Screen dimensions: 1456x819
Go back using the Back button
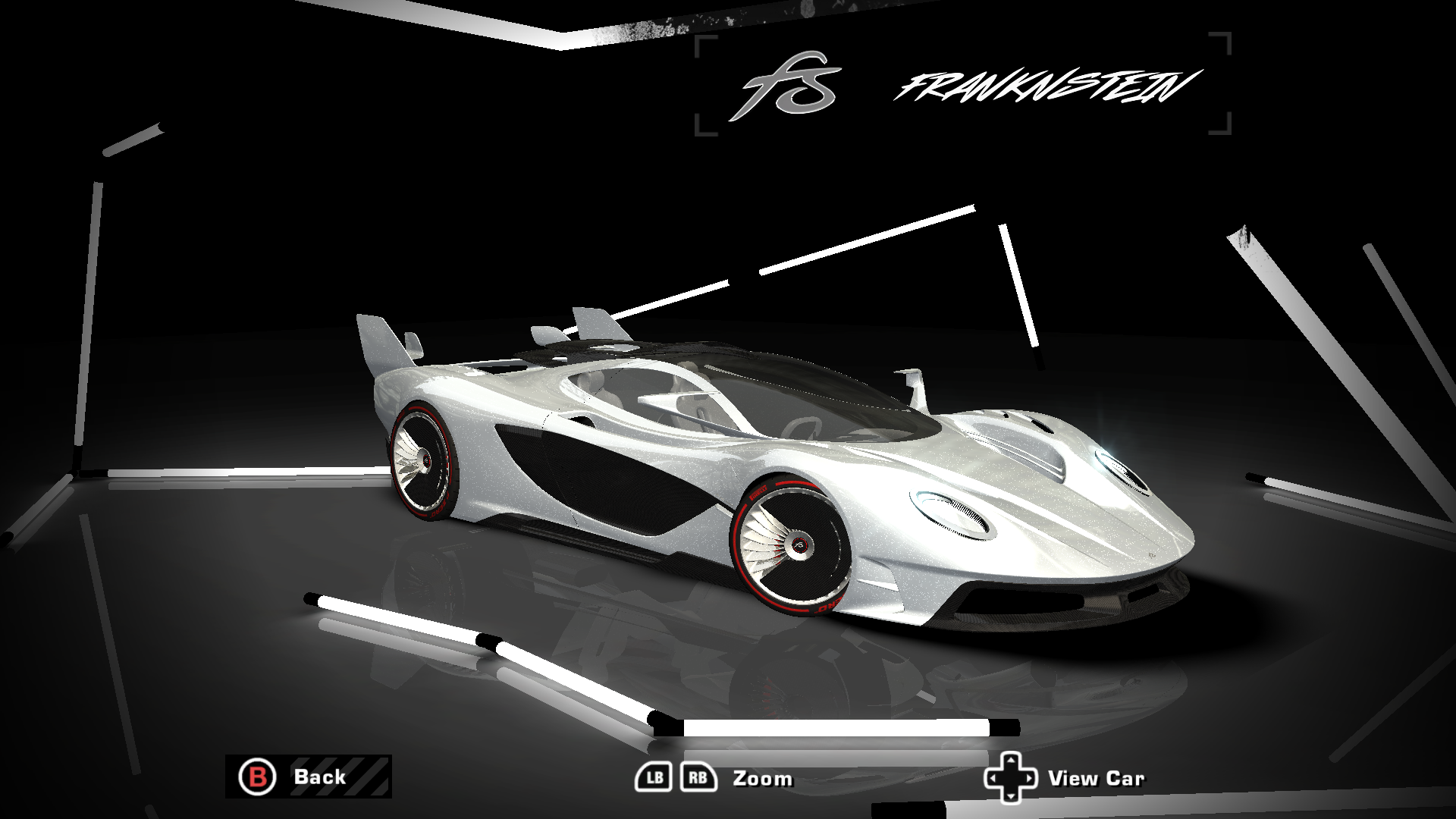(x=308, y=777)
